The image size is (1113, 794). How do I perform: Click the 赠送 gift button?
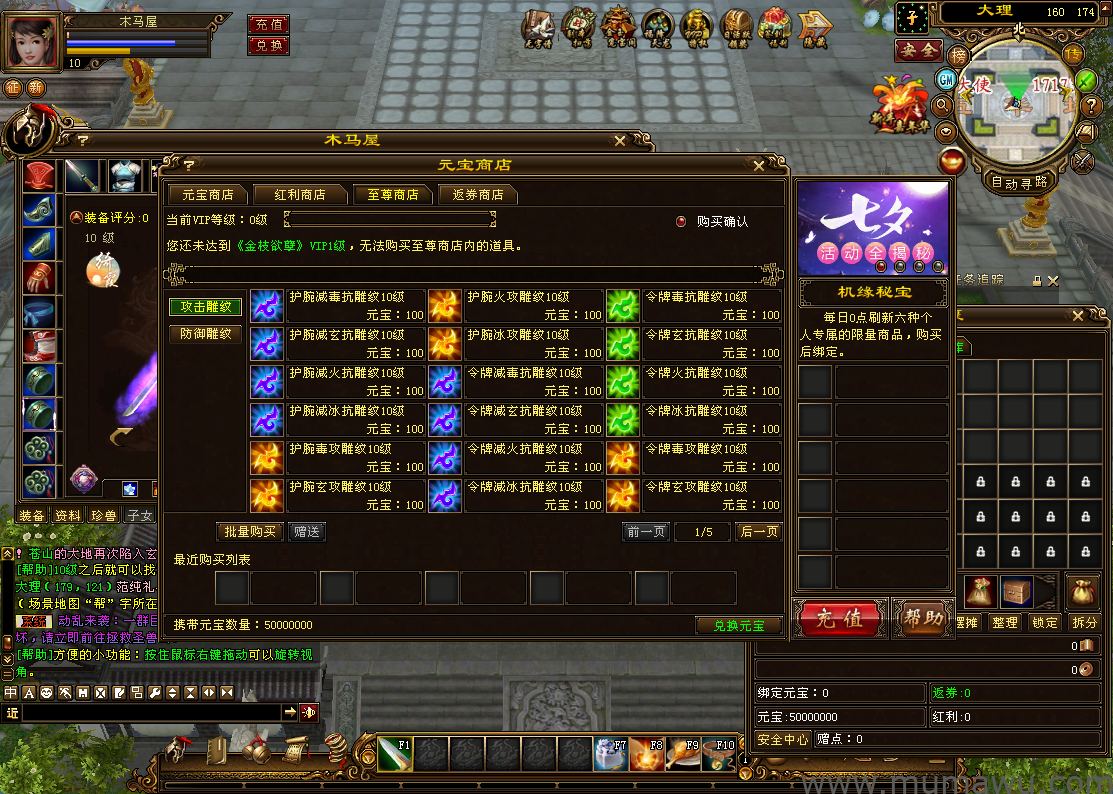click(x=308, y=532)
